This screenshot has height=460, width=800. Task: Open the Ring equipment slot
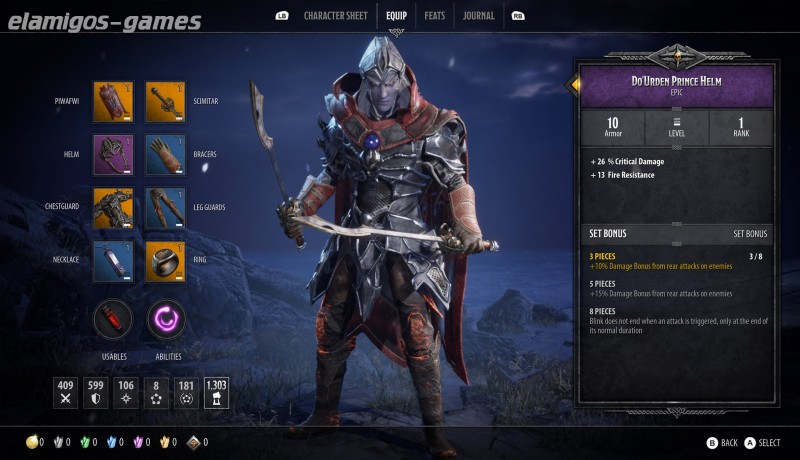coord(165,261)
